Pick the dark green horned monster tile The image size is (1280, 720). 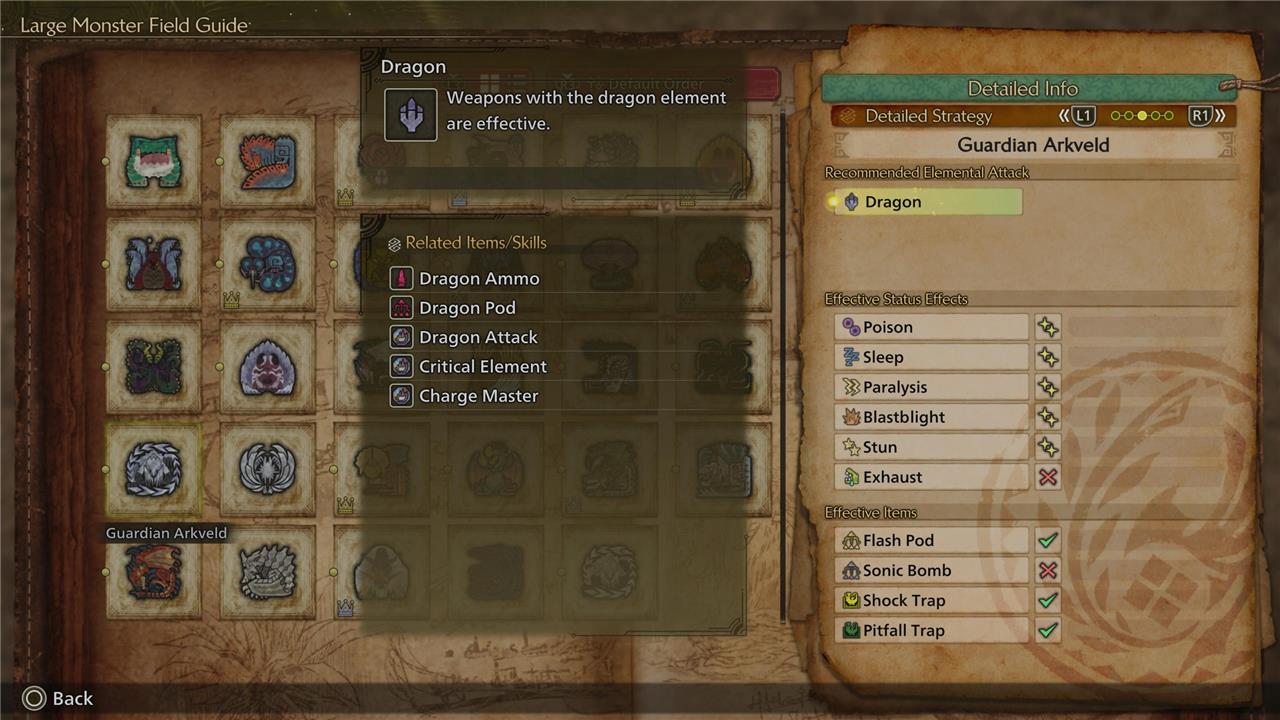click(x=153, y=366)
